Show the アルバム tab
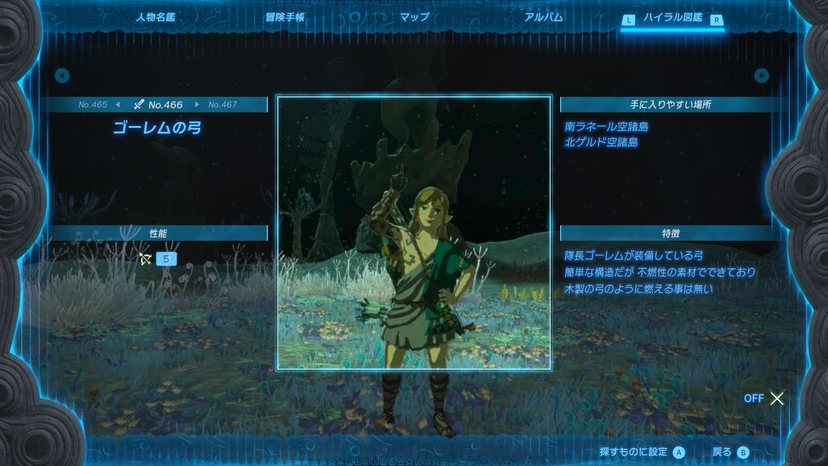 pos(543,17)
